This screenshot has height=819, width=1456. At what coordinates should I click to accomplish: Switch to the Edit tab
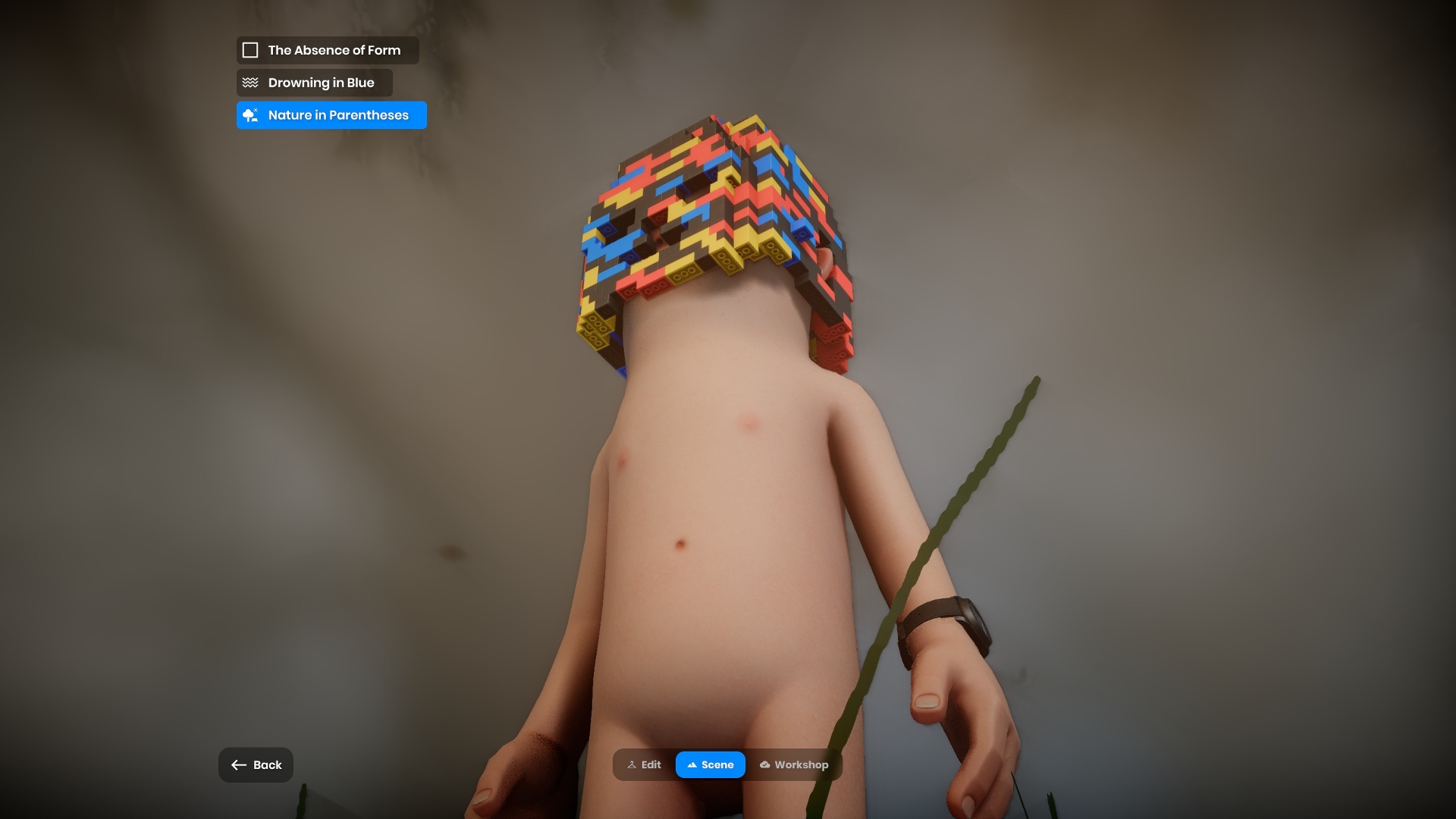pos(645,765)
